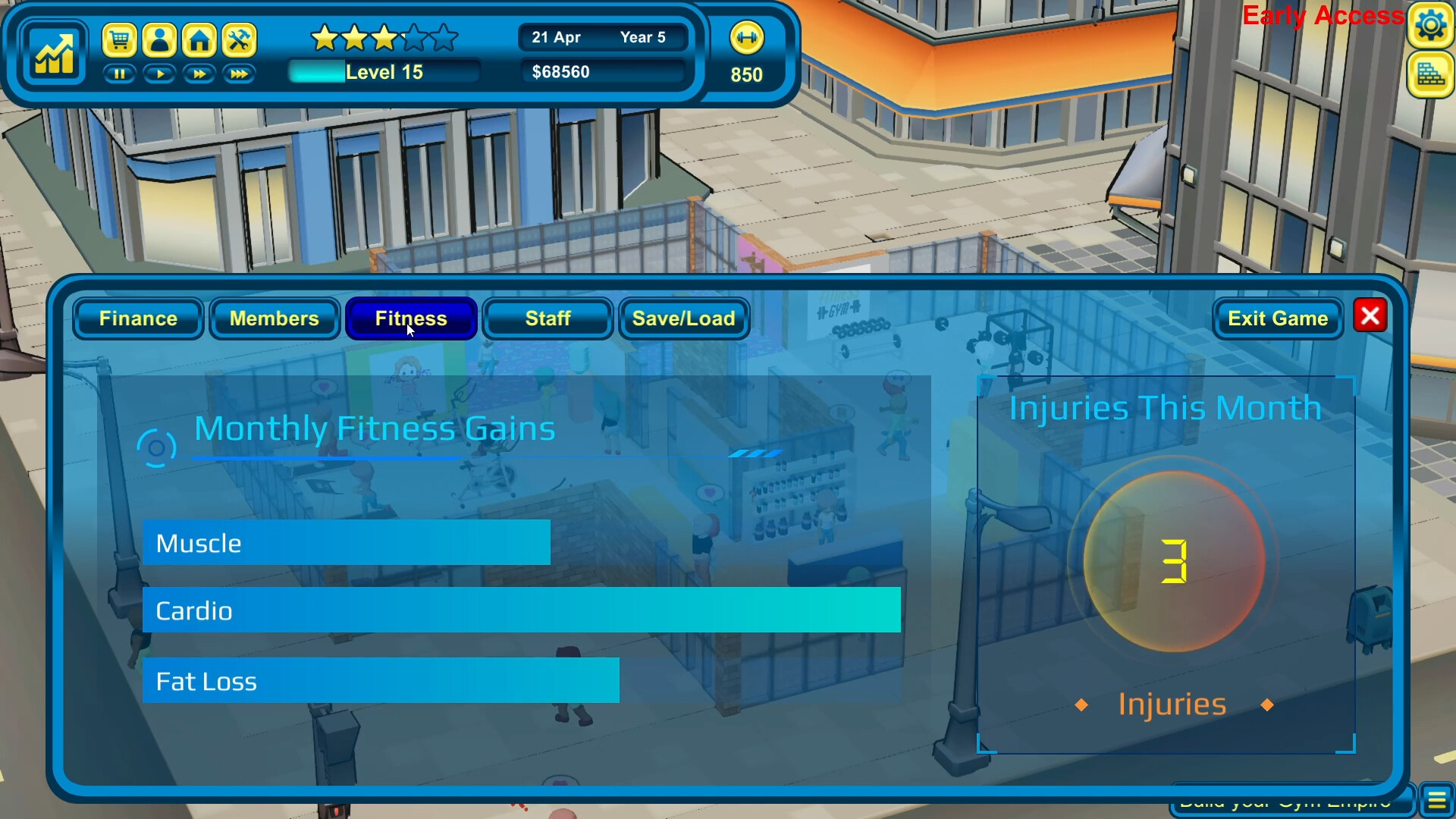Screen dimensions: 1456x819
Task: Open the settings gear in the top-right corner
Action: pyautogui.click(x=1432, y=25)
